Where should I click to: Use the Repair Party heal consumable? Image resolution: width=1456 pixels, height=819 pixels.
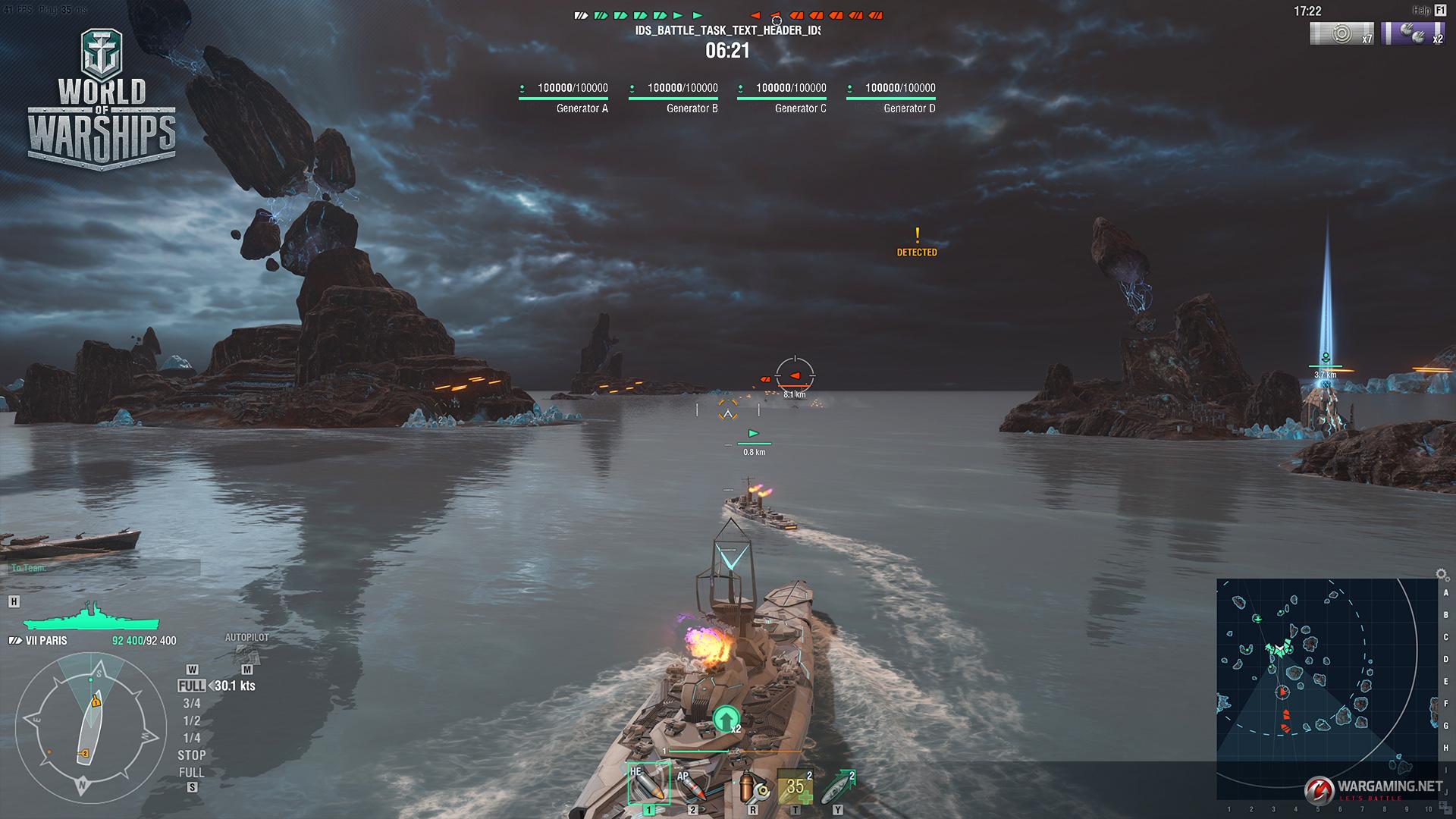point(795,788)
